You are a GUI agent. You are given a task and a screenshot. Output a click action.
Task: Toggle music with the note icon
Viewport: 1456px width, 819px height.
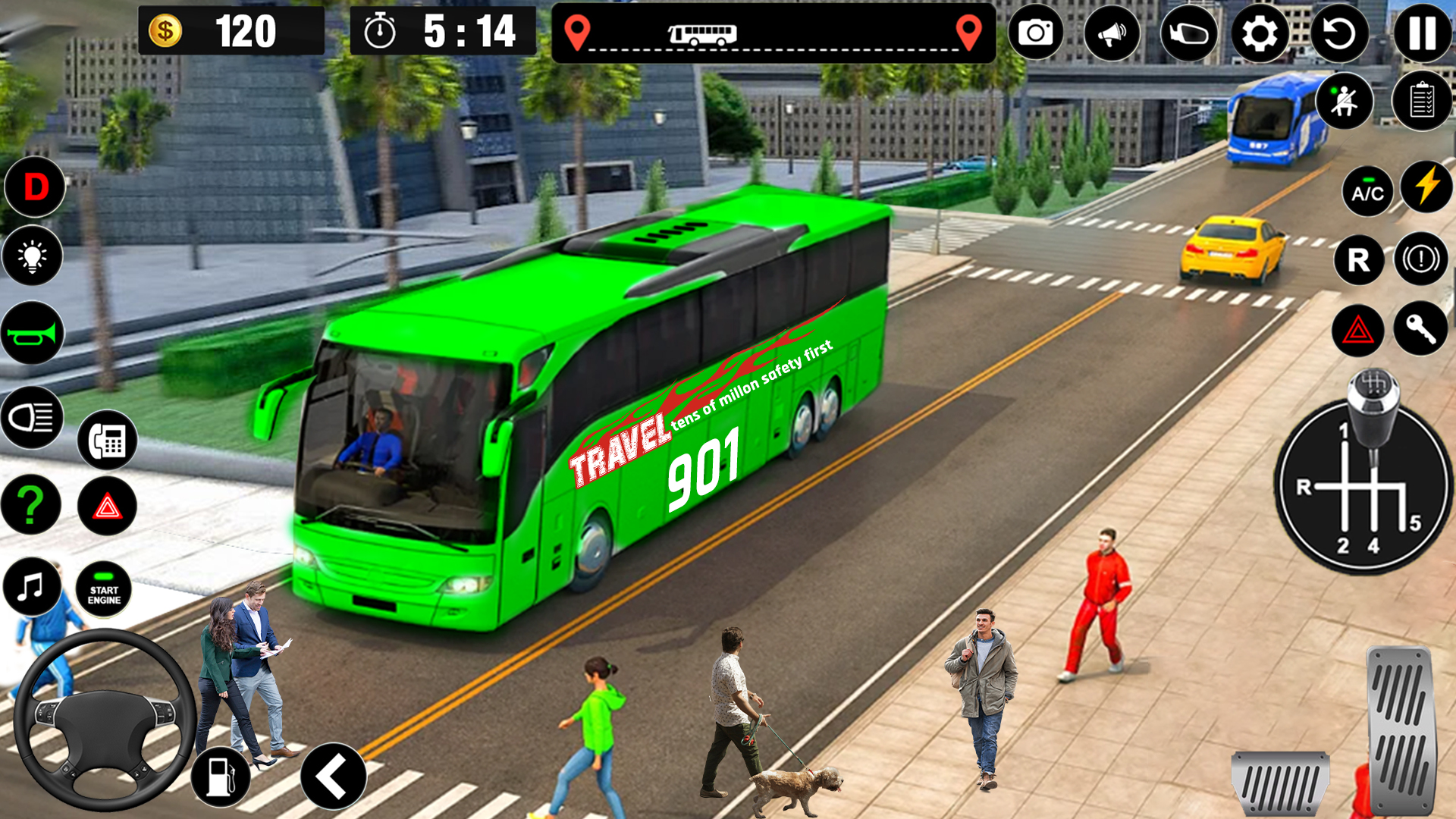[32, 587]
